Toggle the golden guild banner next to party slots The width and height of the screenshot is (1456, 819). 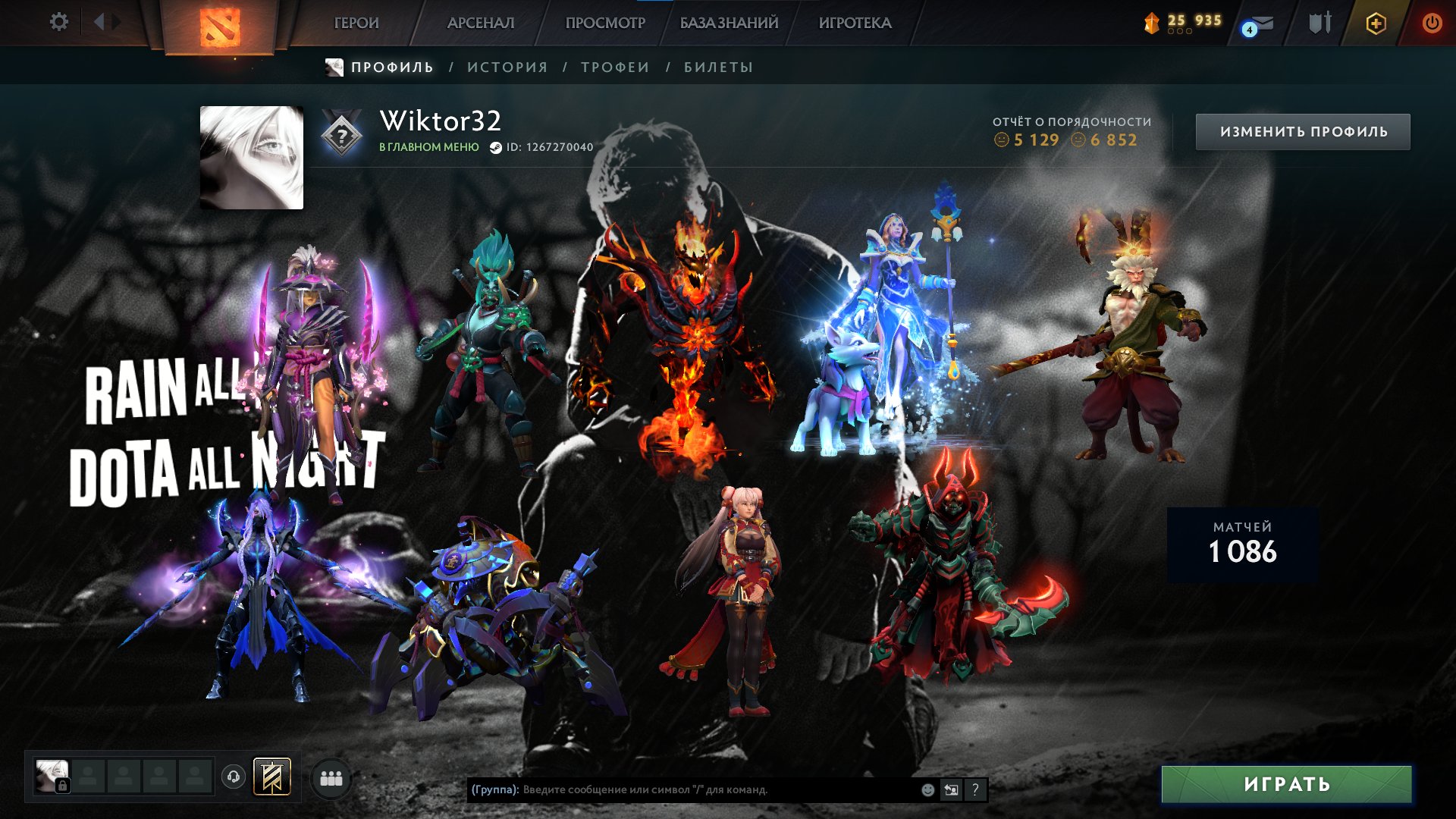271,778
